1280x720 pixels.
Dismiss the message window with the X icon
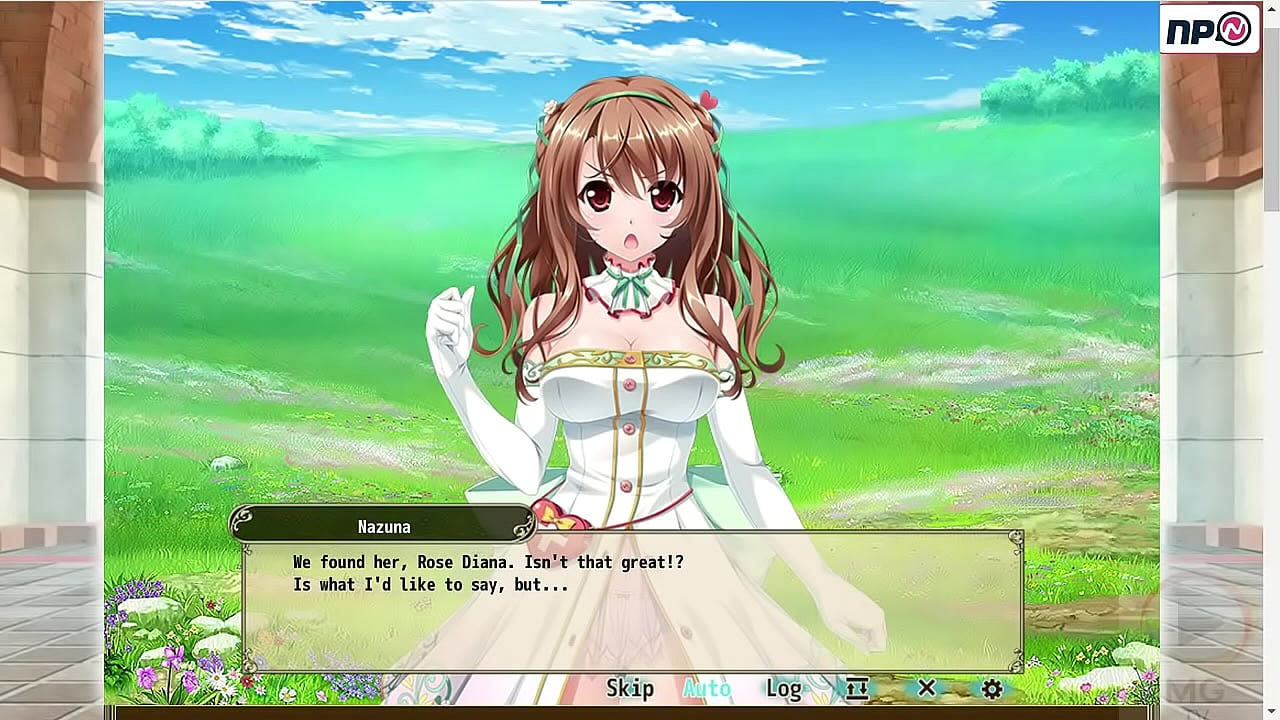[925, 688]
